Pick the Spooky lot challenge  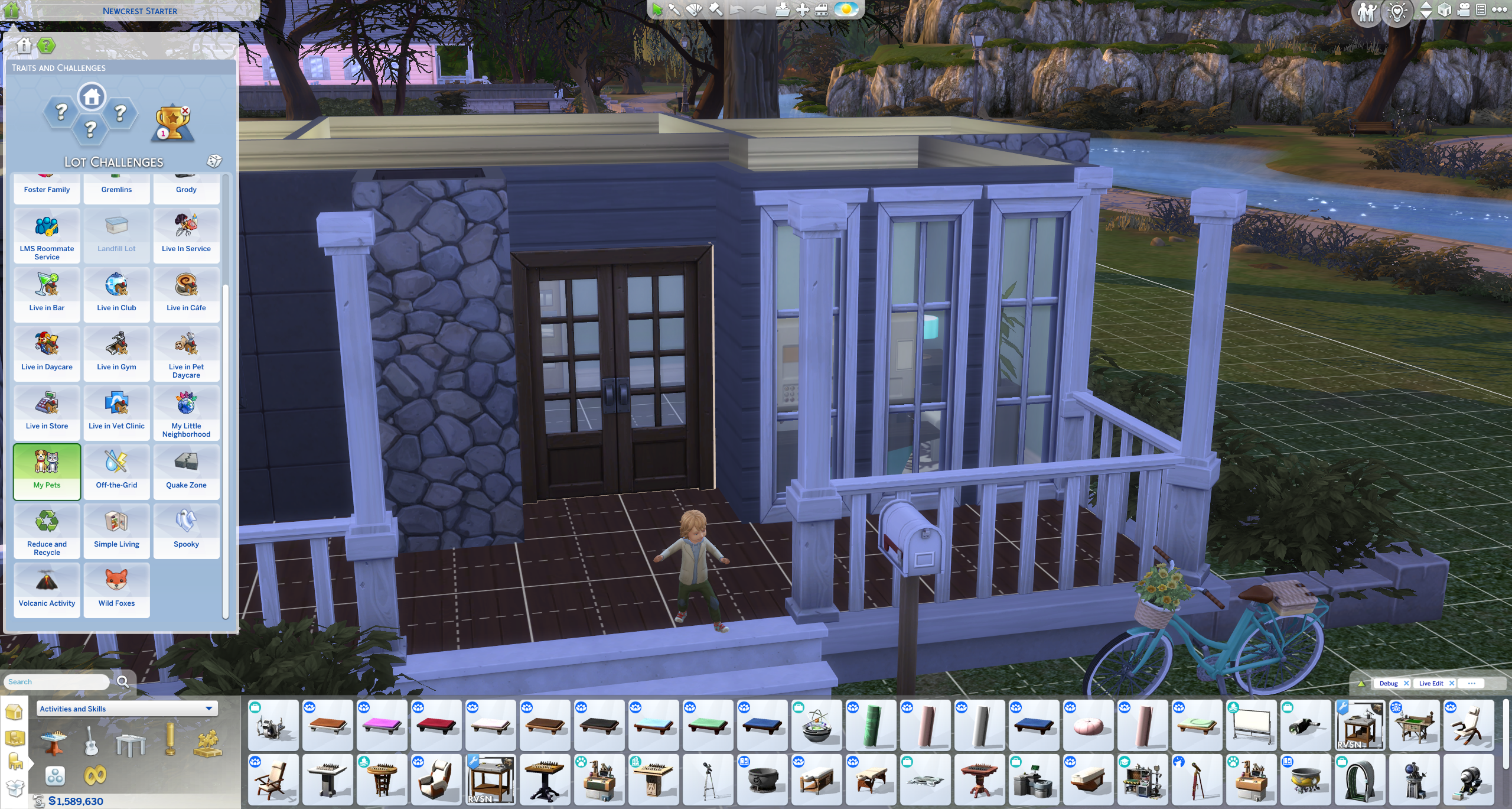coord(186,531)
